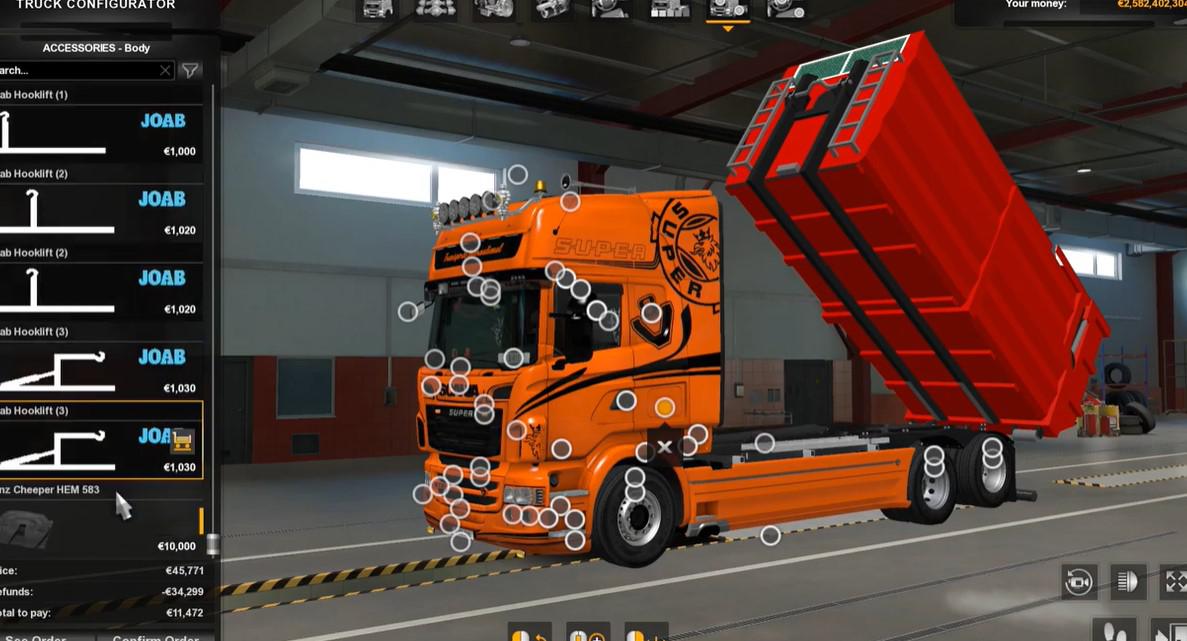Image resolution: width=1187 pixels, height=641 pixels.
Task: Remove accessory using the X node marker
Action: click(664, 447)
